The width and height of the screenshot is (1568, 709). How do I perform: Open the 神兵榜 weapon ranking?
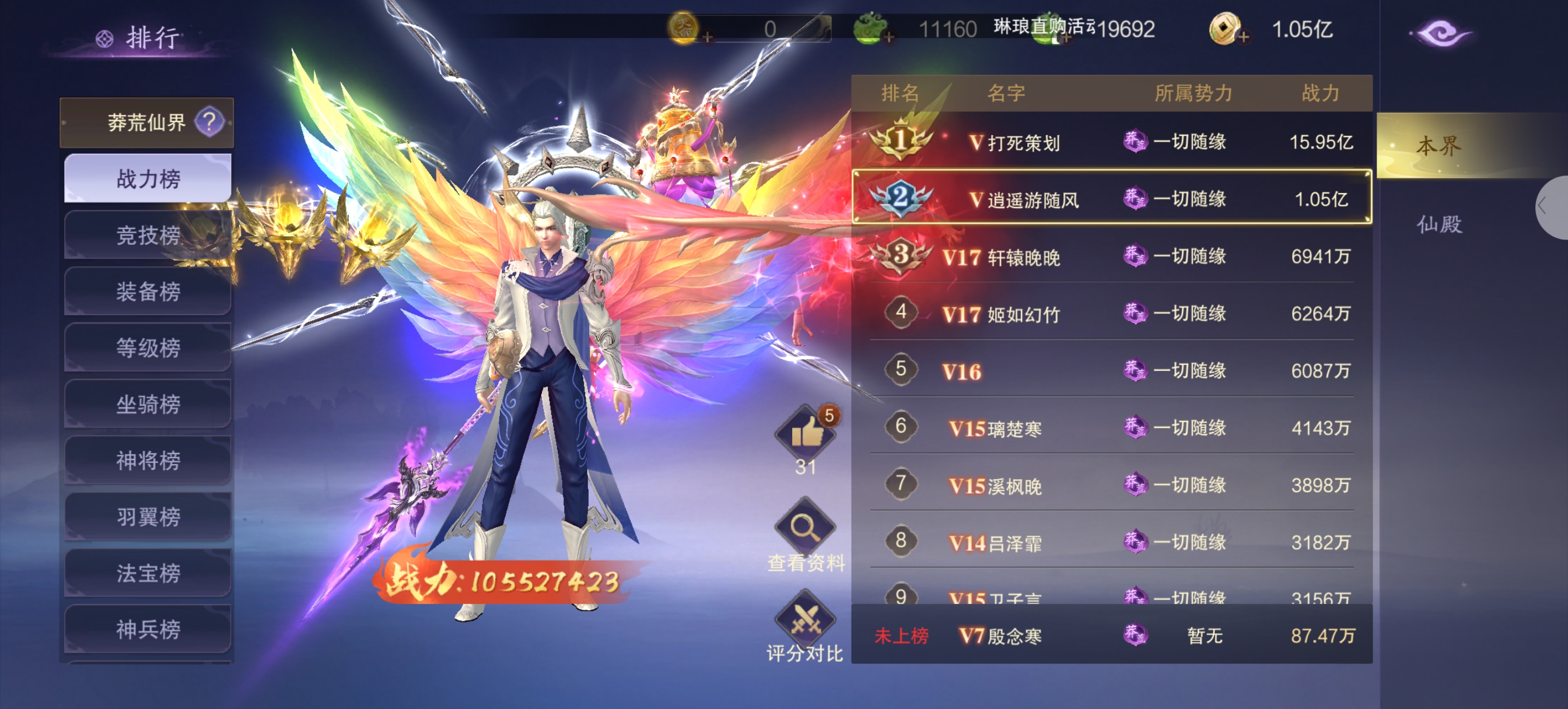click(148, 629)
